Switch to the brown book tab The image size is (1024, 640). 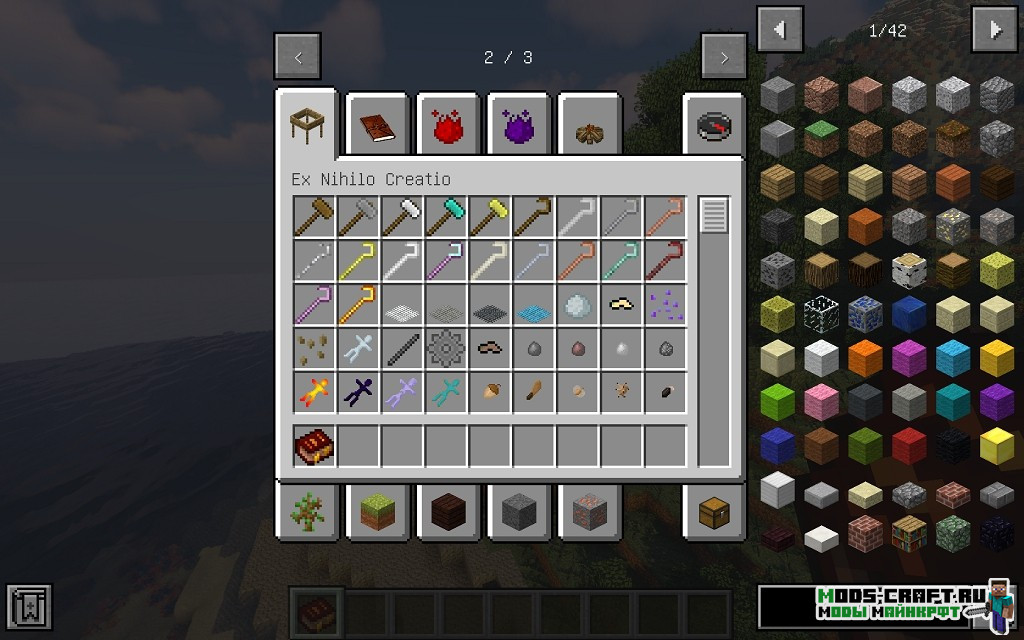[378, 125]
